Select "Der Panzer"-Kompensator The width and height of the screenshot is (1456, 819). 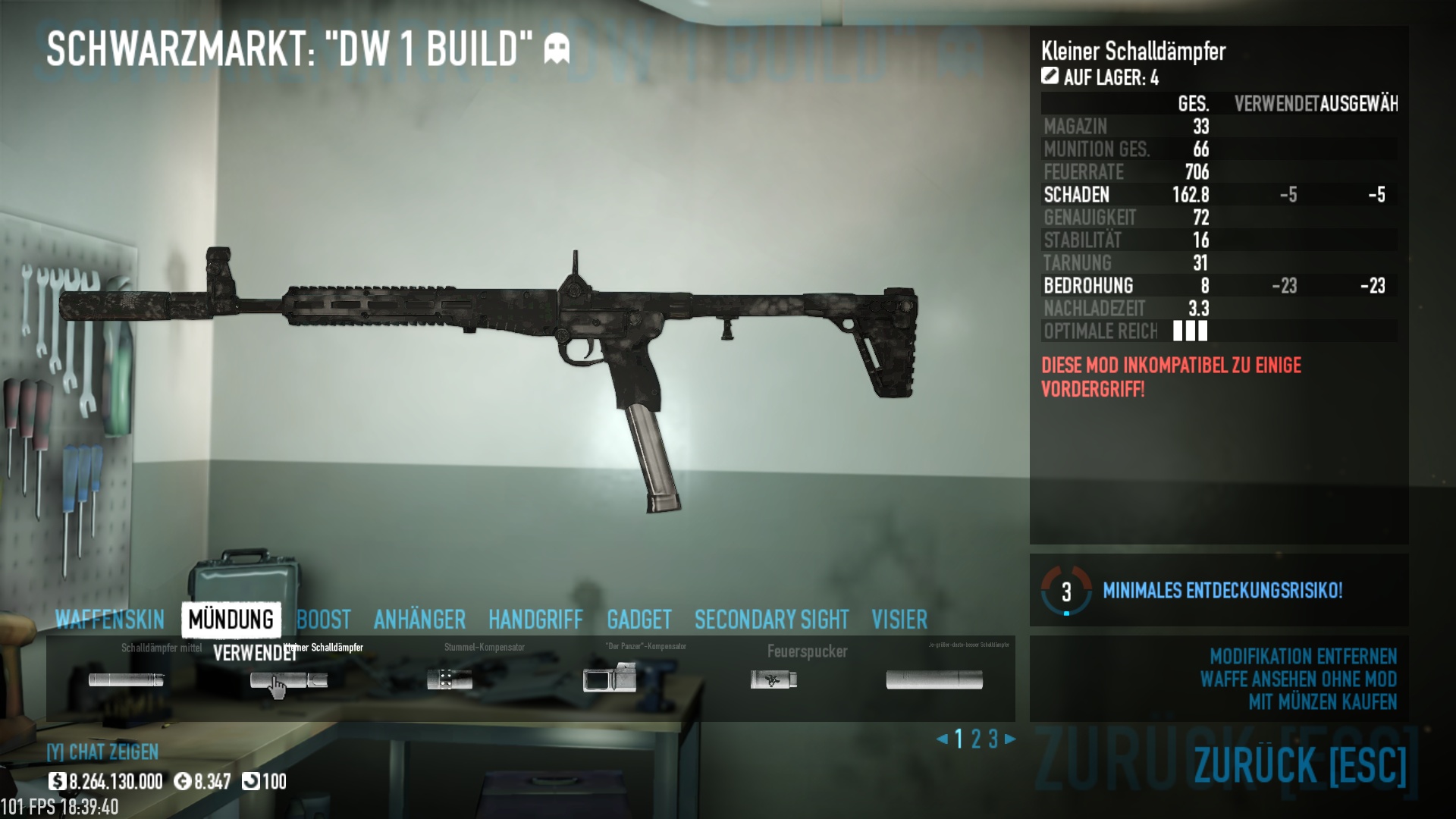pos(610,678)
